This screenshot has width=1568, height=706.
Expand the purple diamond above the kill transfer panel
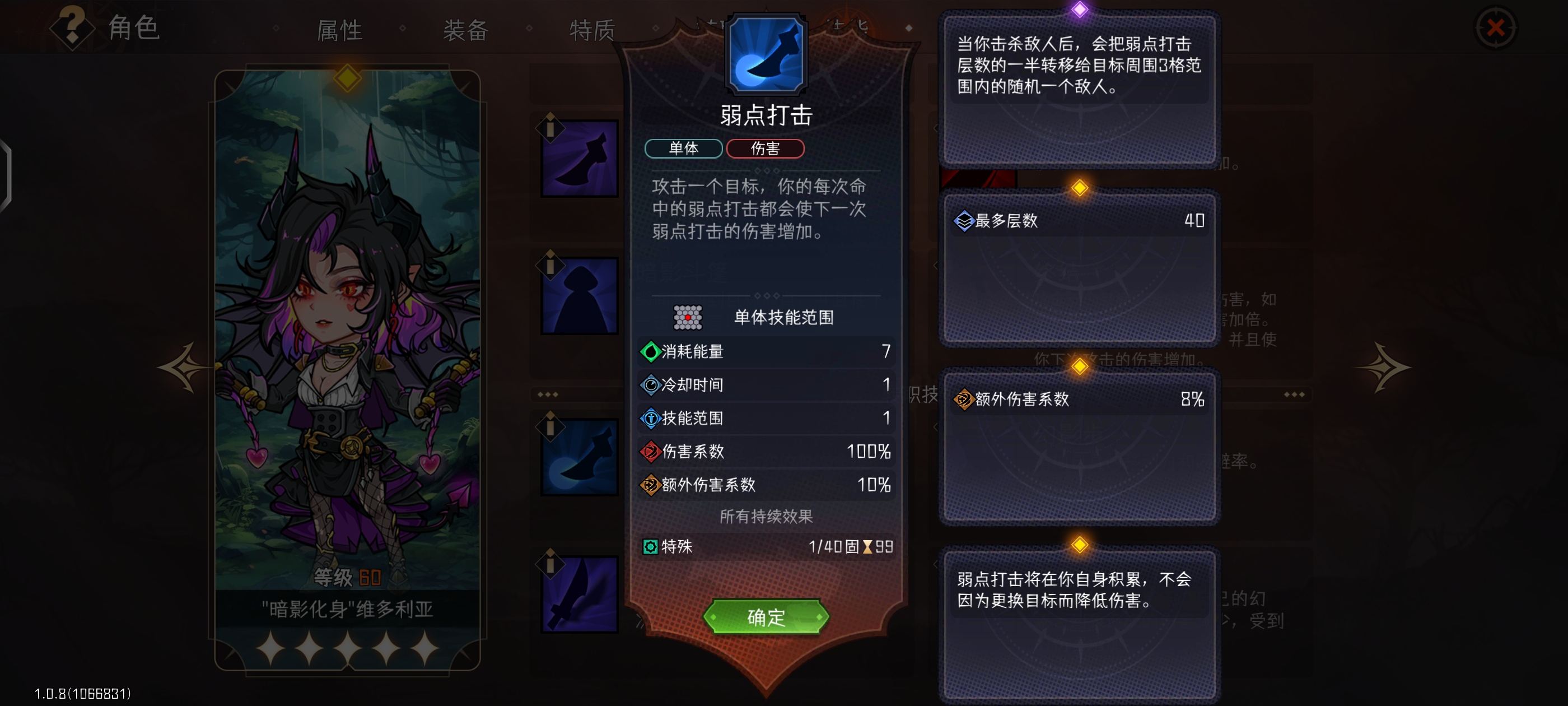click(1079, 8)
